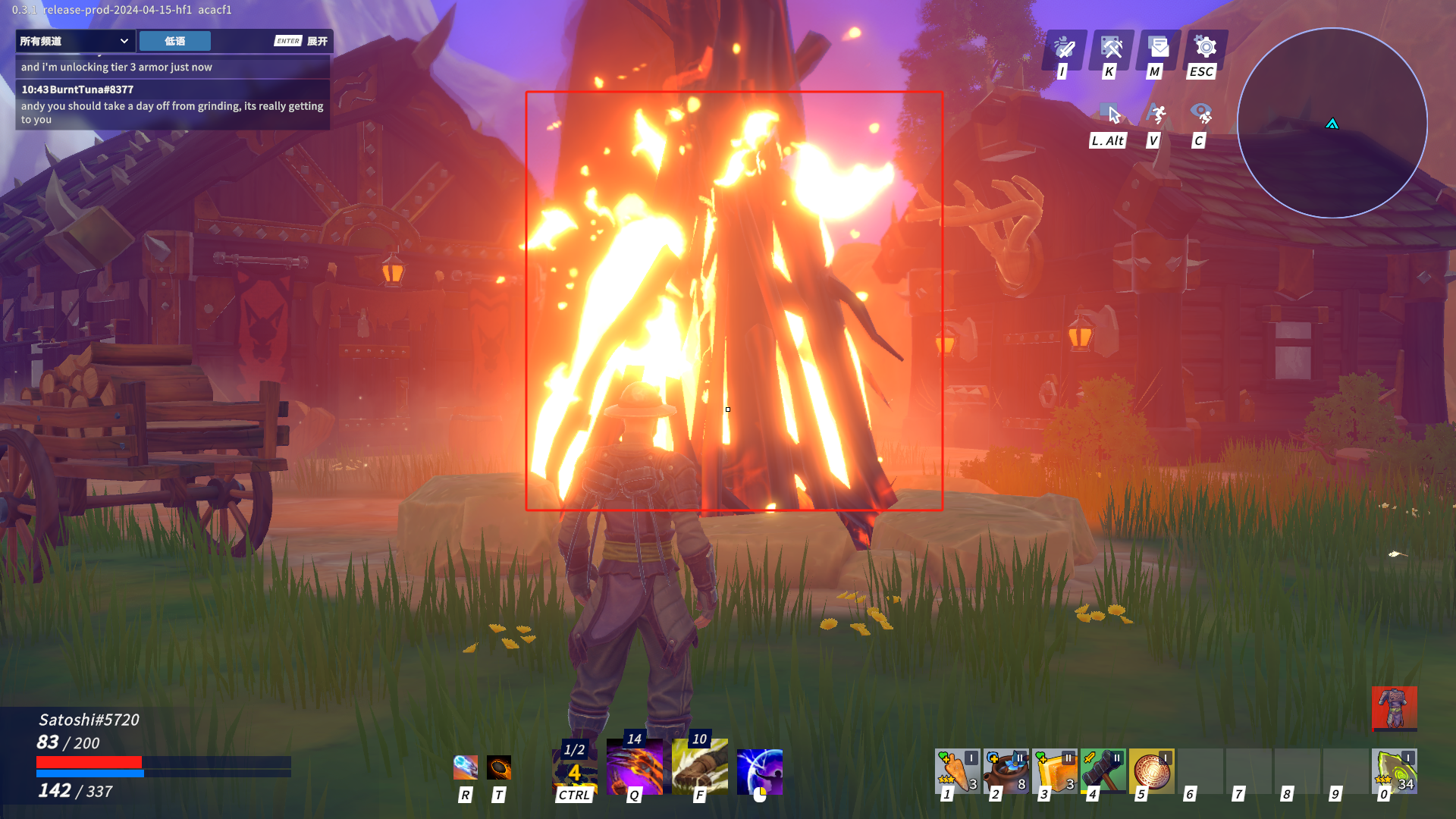Select the blue chat channel tab
Image resolution: width=1456 pixels, height=819 pixels.
click(x=174, y=41)
